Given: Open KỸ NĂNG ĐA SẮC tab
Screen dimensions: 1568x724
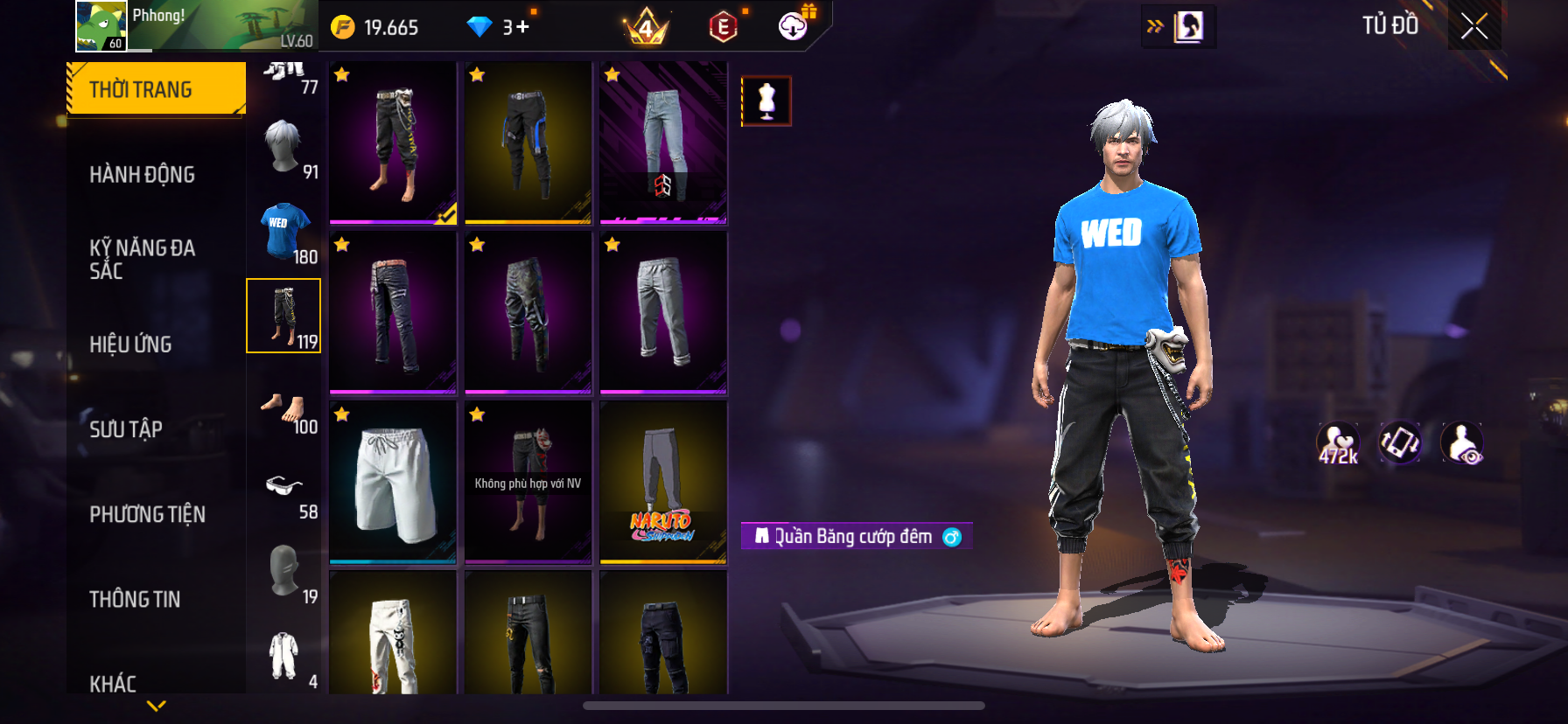Looking at the screenshot, I should click(x=143, y=259).
